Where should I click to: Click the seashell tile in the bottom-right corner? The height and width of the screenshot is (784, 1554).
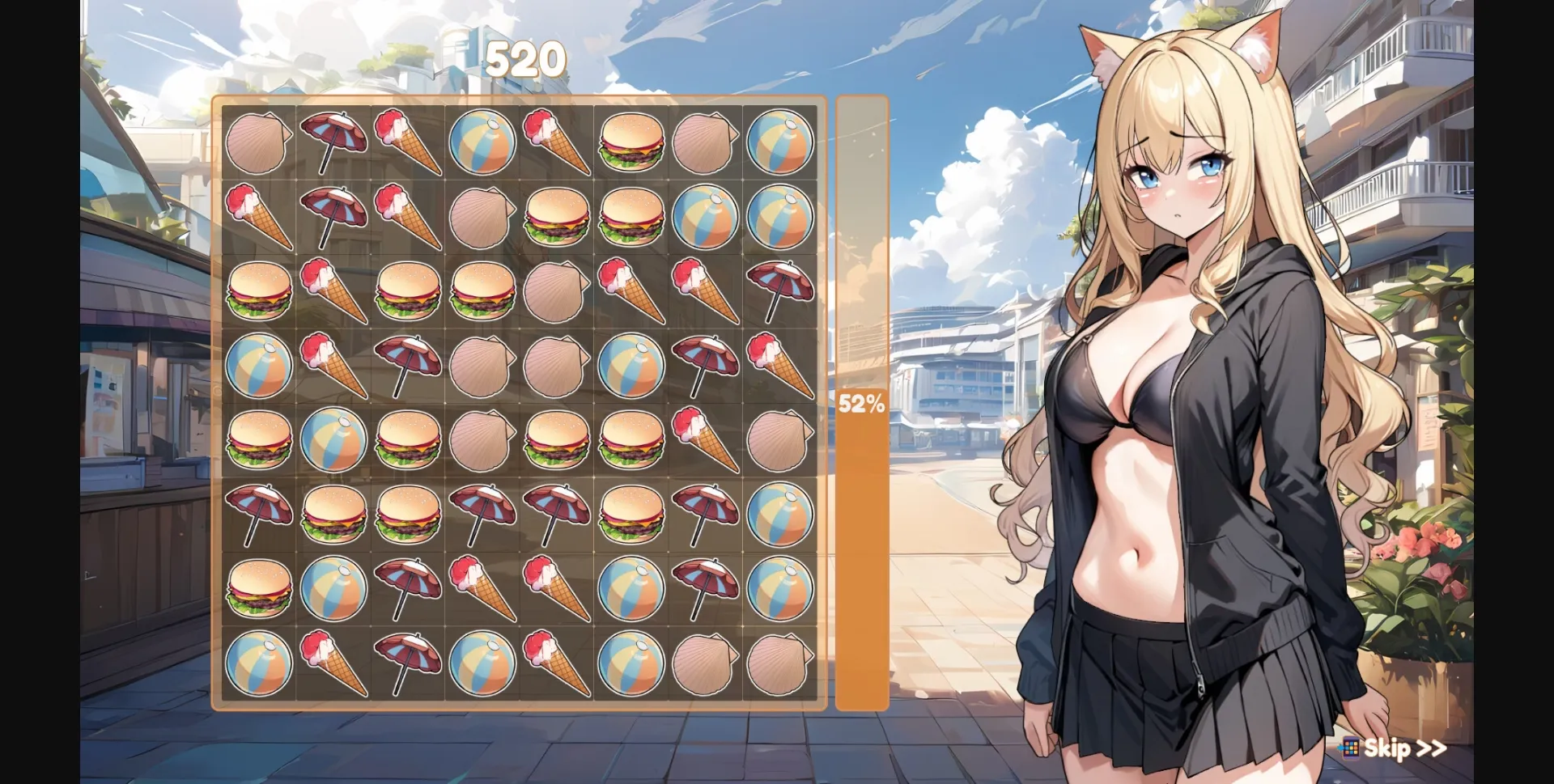780,663
